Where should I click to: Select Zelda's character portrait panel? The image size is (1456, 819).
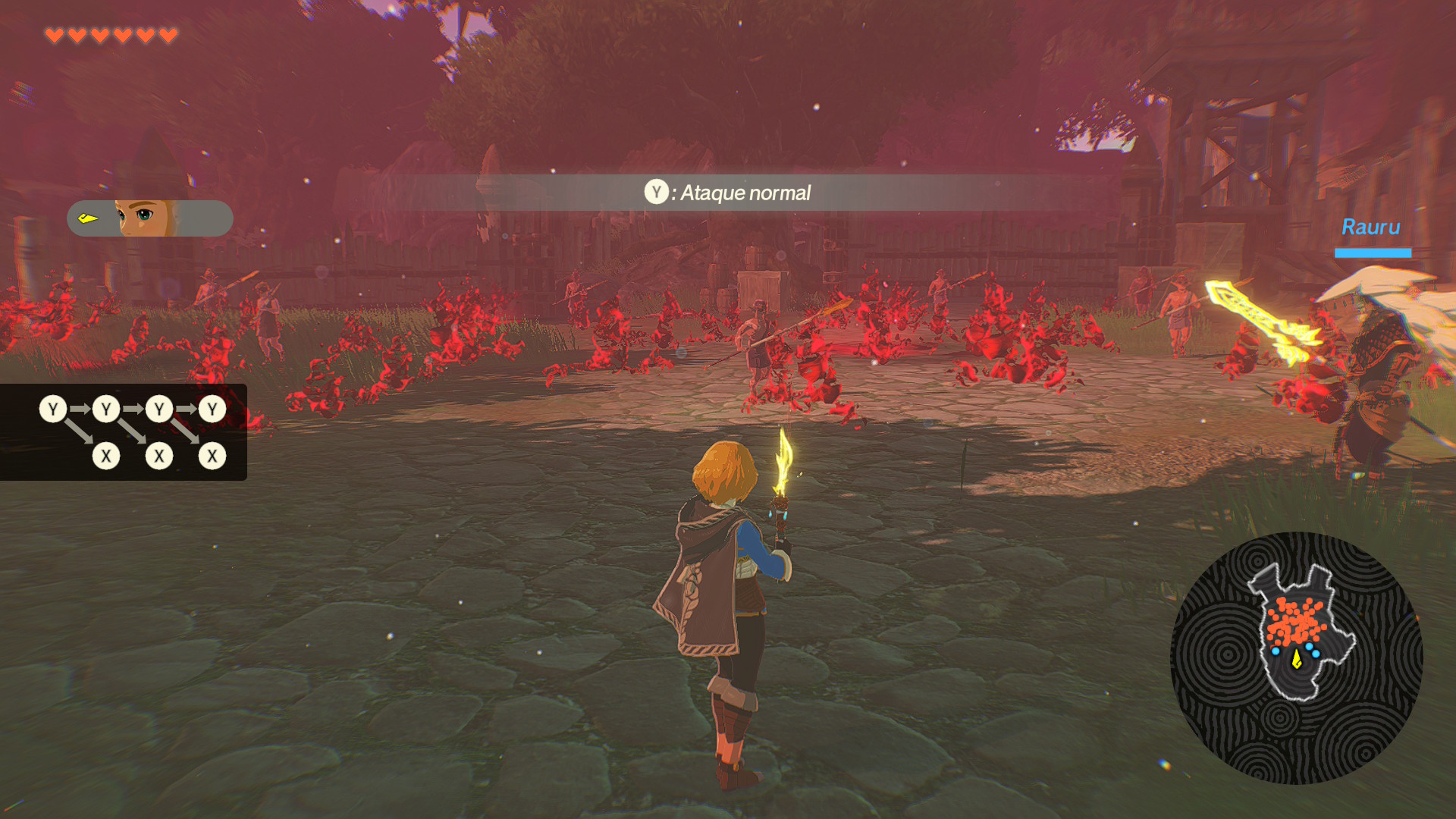tap(150, 218)
